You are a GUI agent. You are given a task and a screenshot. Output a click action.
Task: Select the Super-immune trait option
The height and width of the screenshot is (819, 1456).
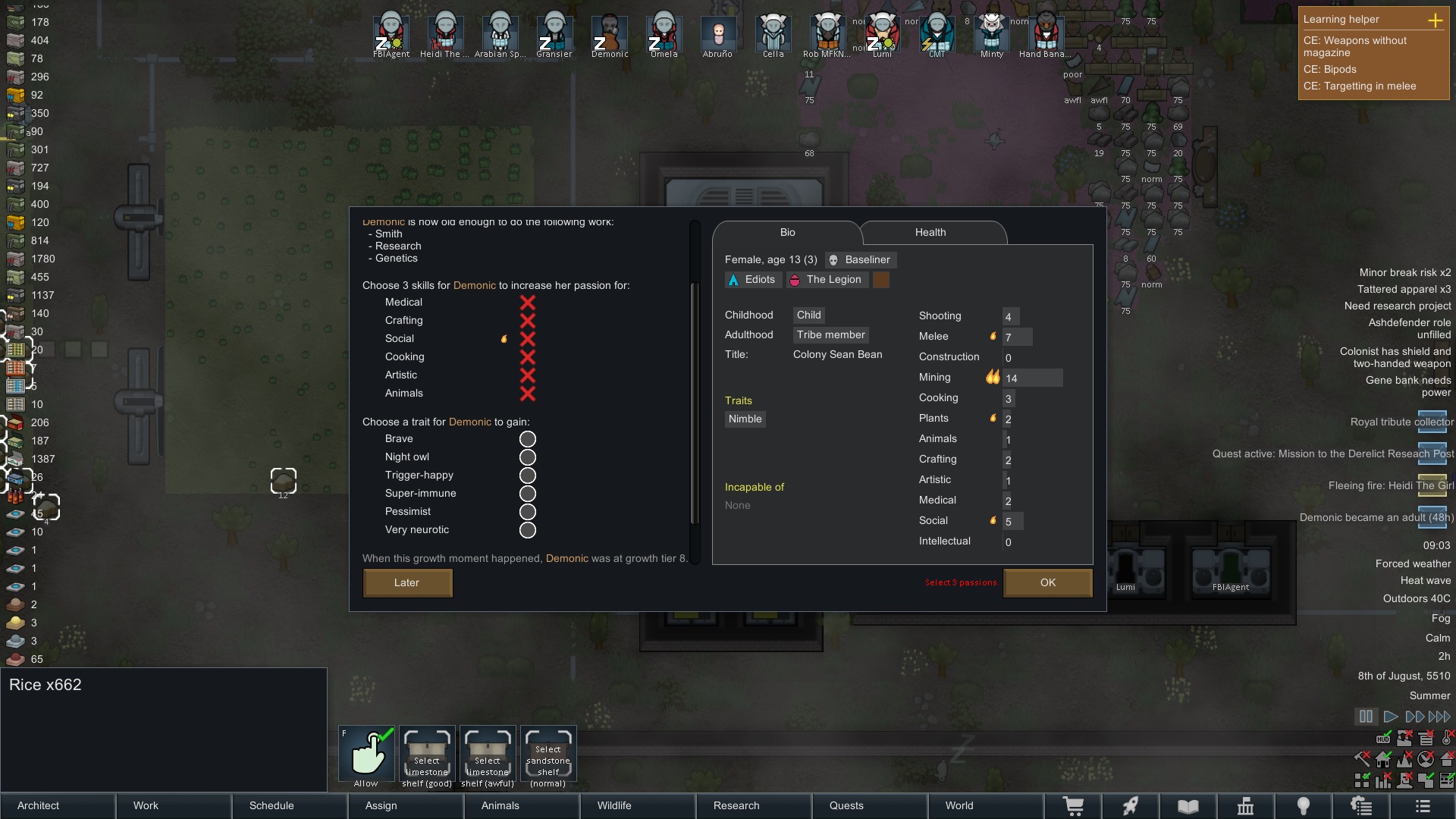[527, 494]
